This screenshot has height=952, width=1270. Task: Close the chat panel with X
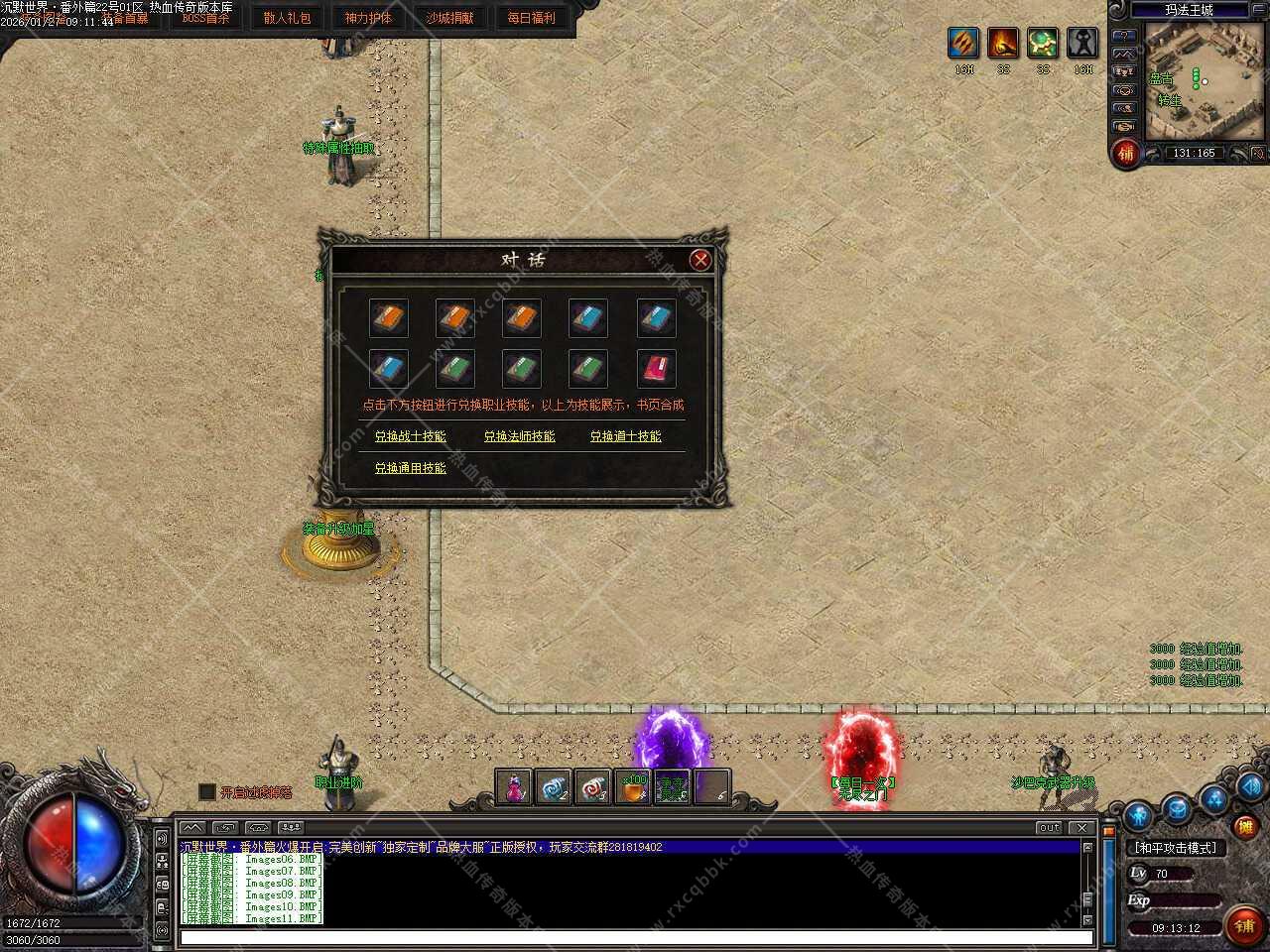[x=1082, y=827]
